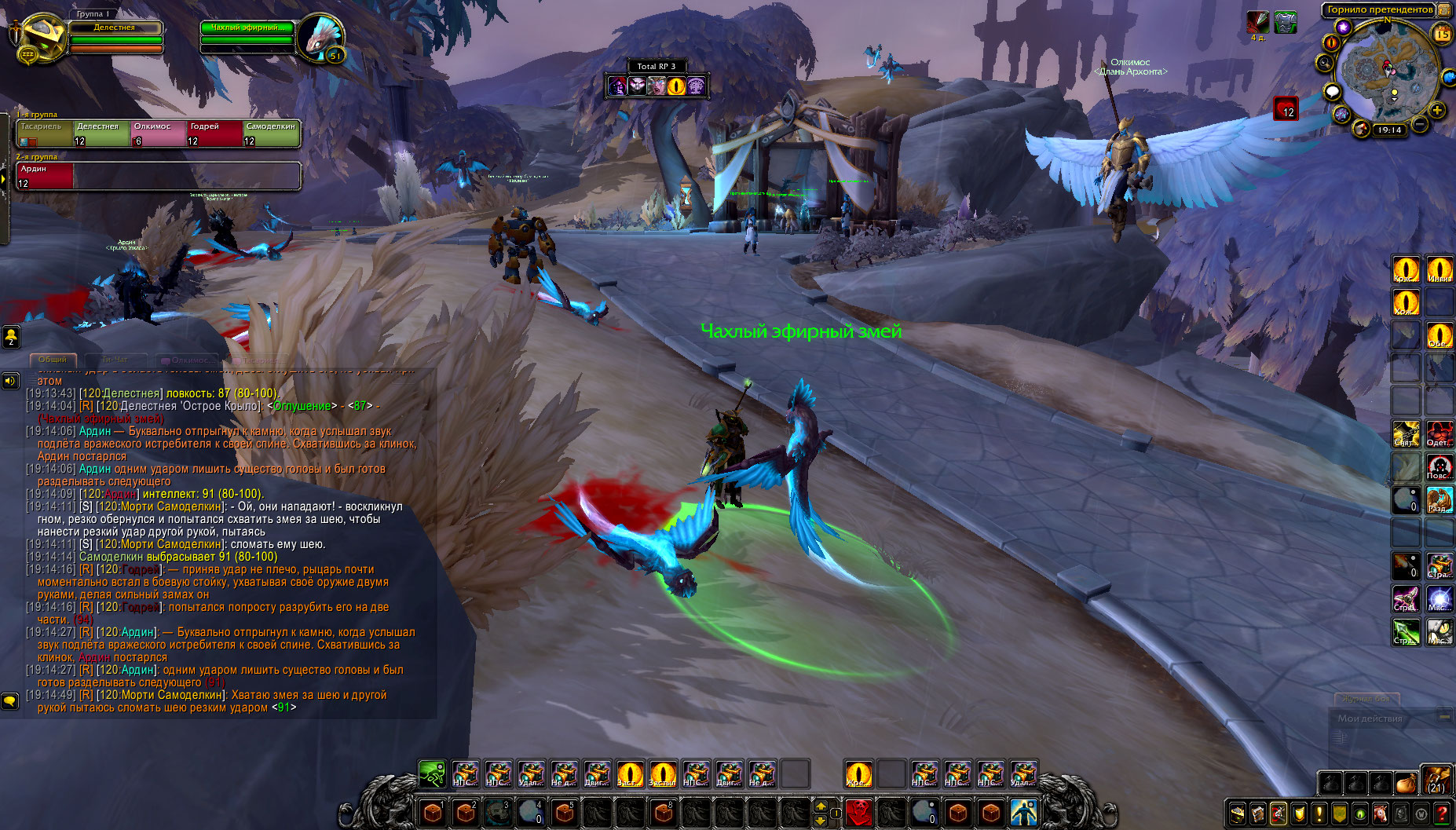Zoom out the minimap with minus button
The height and width of the screenshot is (830, 1456).
[x=1420, y=124]
